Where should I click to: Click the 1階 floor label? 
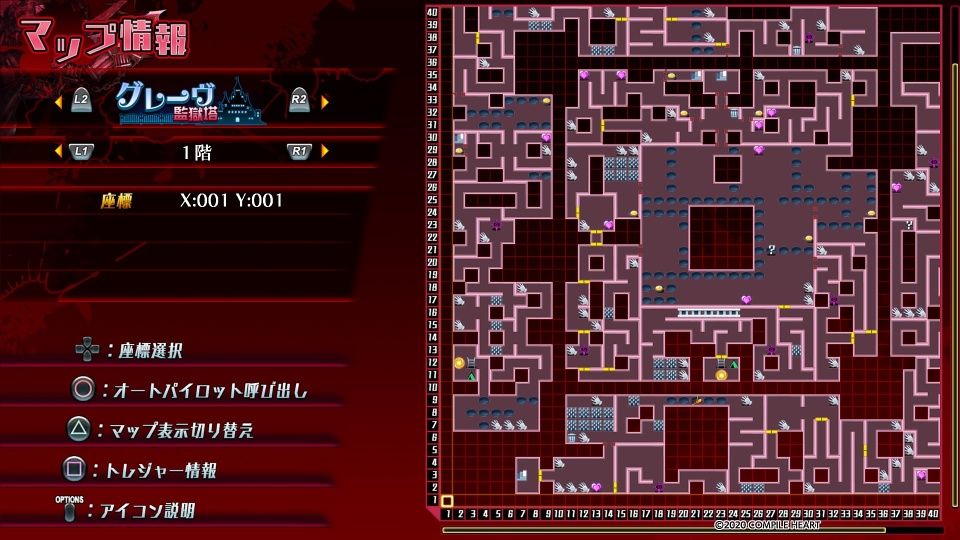196,152
